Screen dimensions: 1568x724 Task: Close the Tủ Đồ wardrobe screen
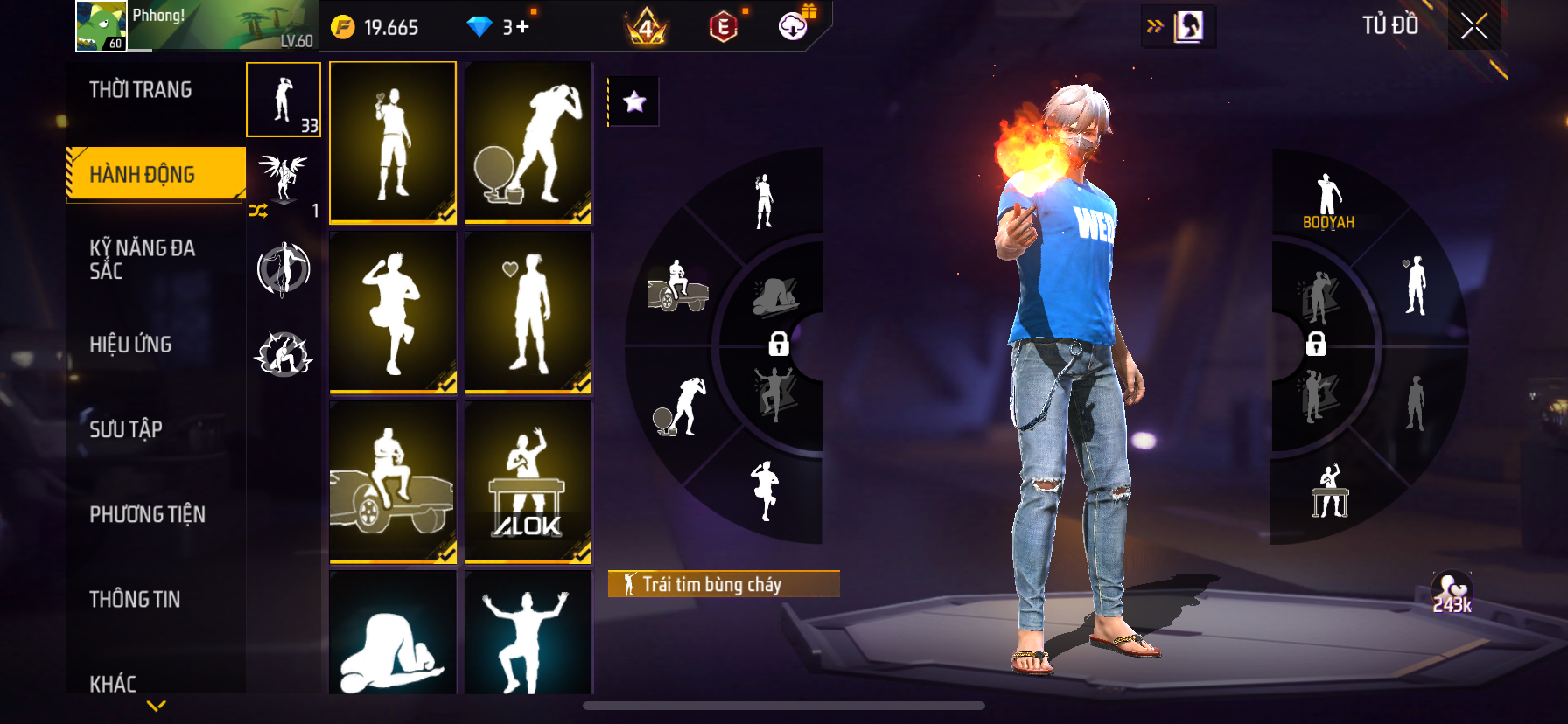click(x=1474, y=27)
